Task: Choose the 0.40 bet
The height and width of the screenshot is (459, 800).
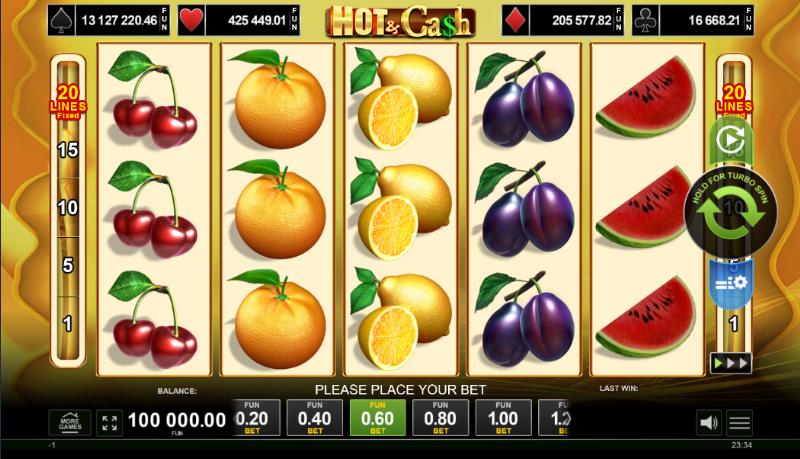Action: tap(315, 418)
